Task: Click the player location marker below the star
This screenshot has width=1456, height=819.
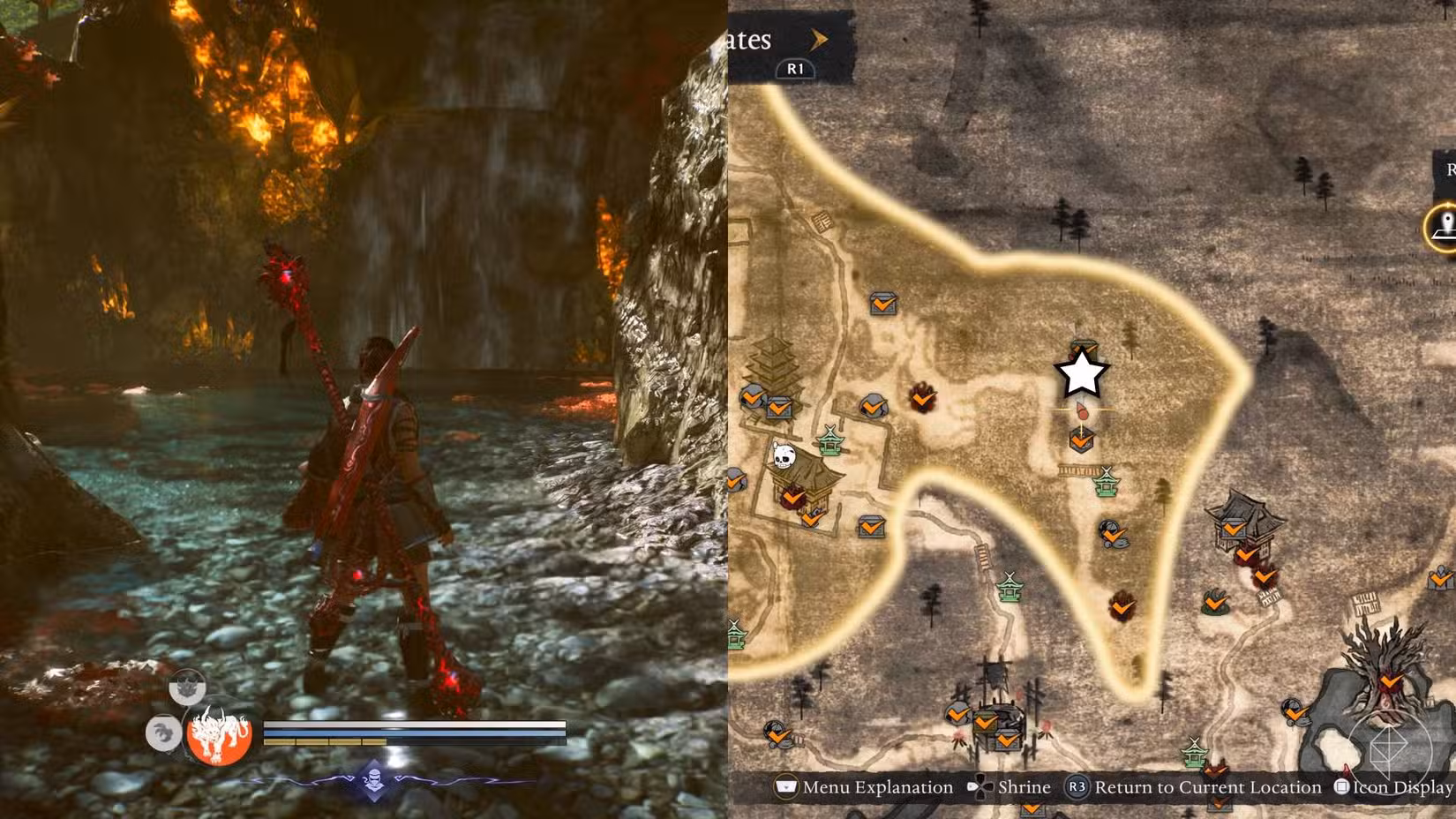Action: click(x=1083, y=411)
